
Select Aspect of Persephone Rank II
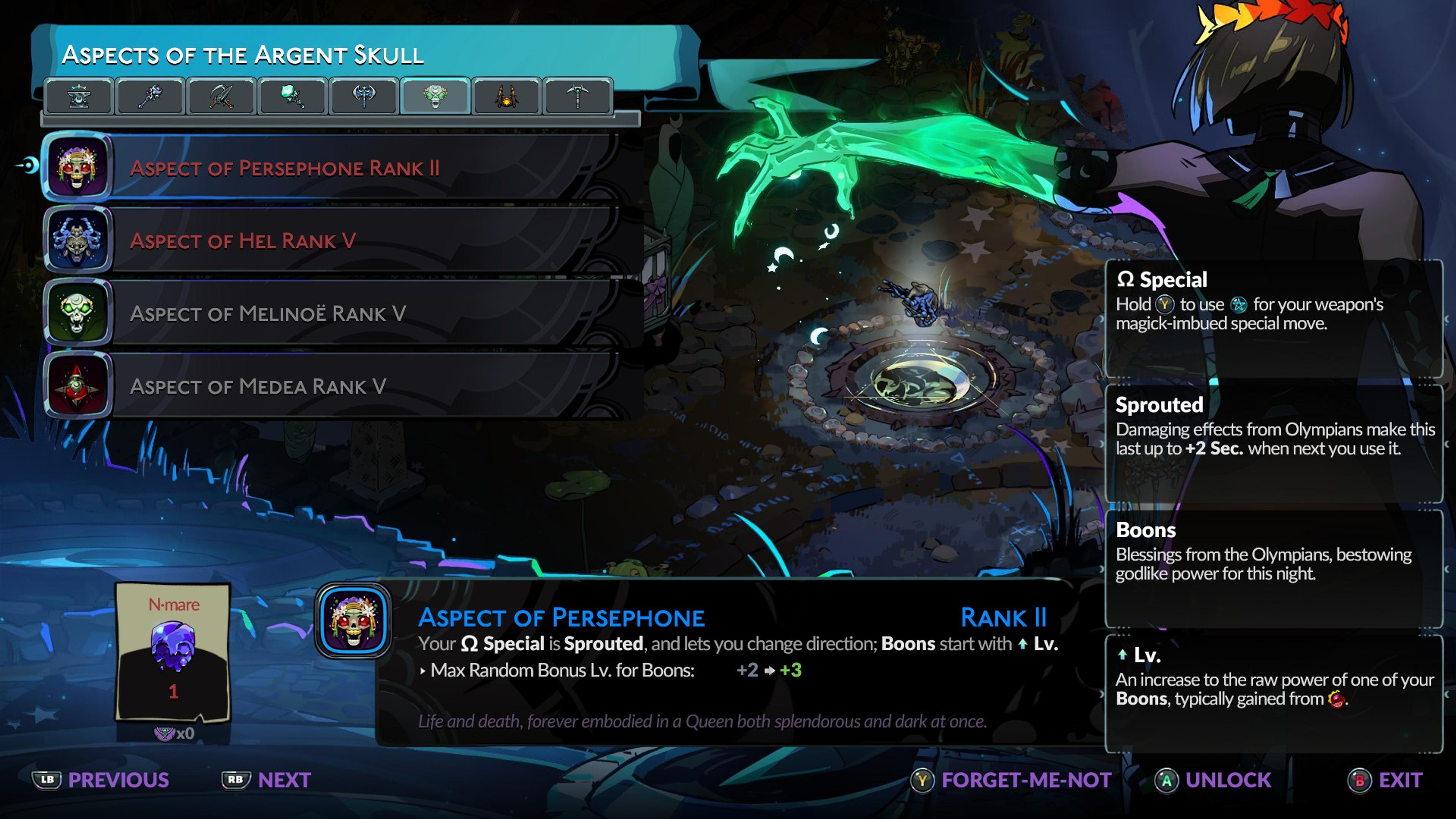pyautogui.click(x=339, y=168)
